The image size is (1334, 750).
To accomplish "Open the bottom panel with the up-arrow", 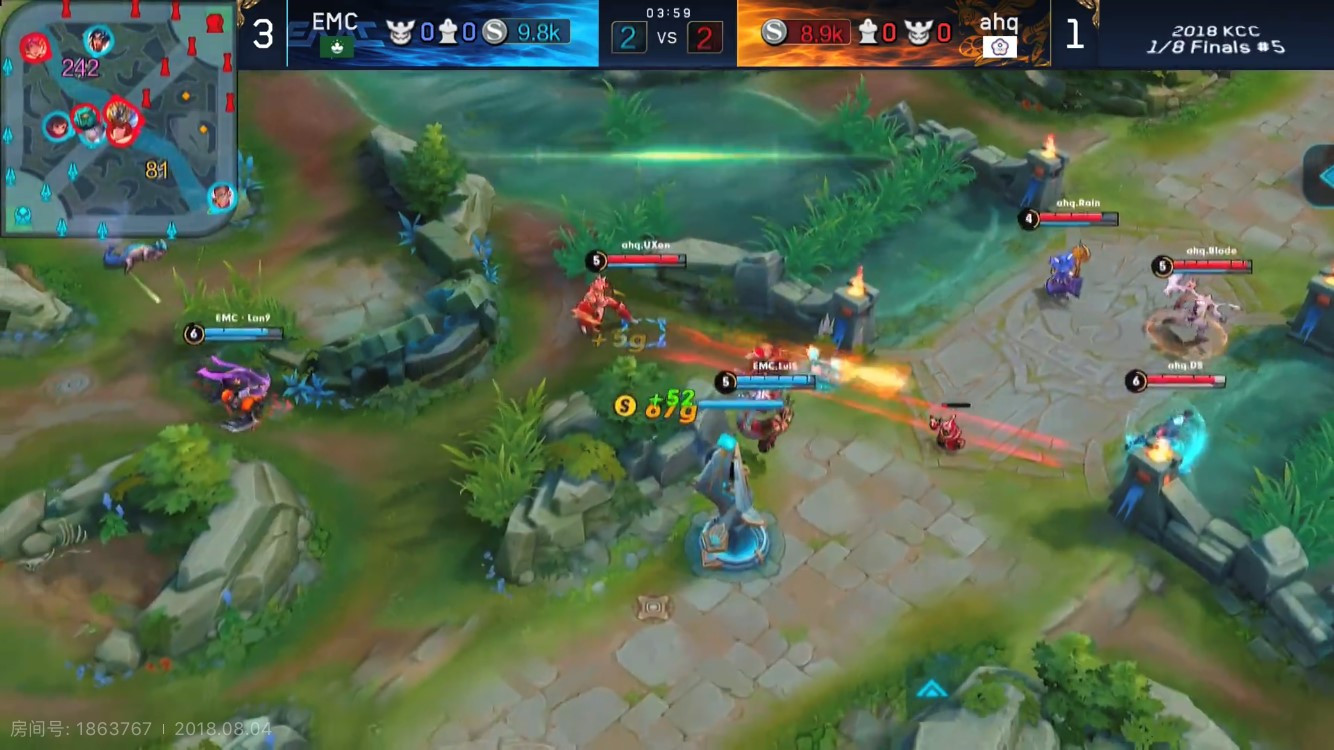I will click(932, 688).
